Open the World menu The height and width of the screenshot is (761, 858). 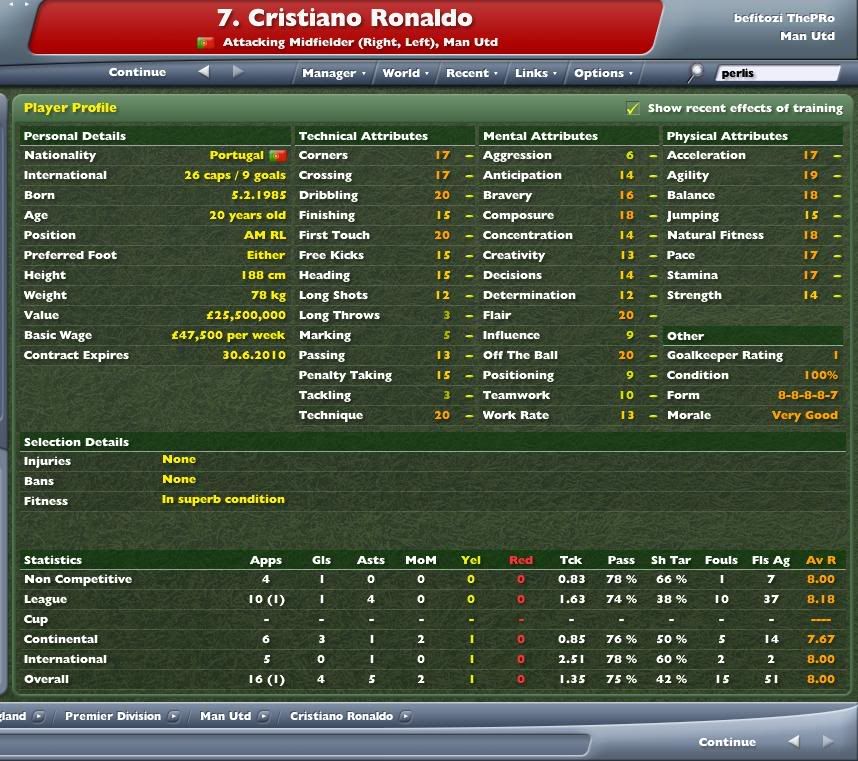pos(405,73)
